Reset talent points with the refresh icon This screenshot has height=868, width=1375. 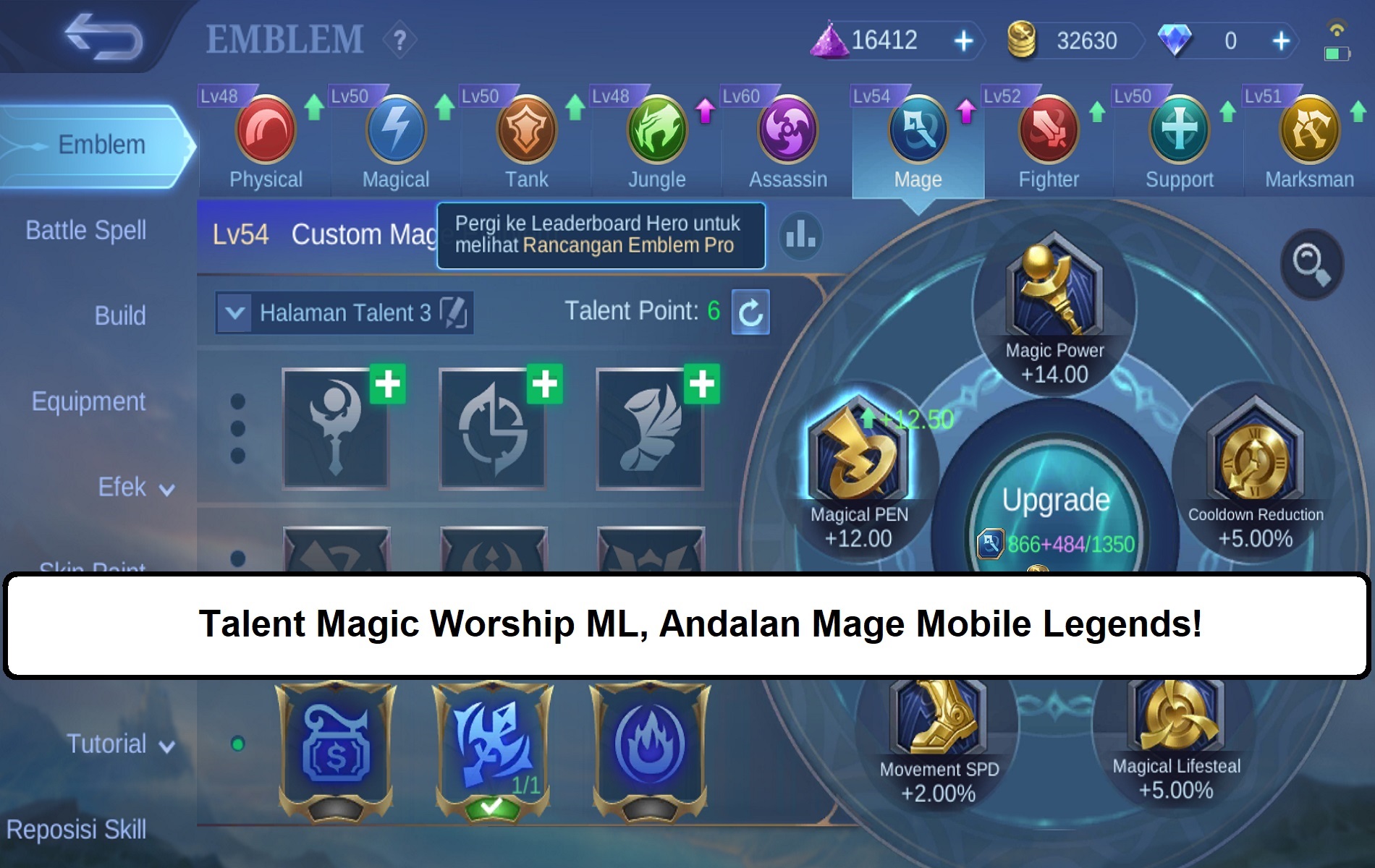point(750,312)
